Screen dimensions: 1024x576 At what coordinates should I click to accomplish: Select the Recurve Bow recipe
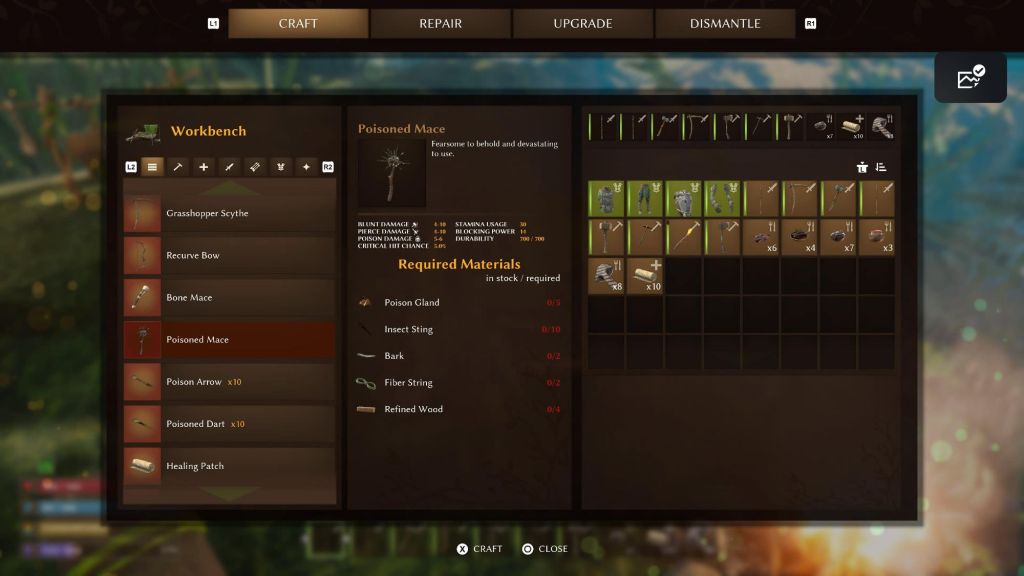[229, 256]
